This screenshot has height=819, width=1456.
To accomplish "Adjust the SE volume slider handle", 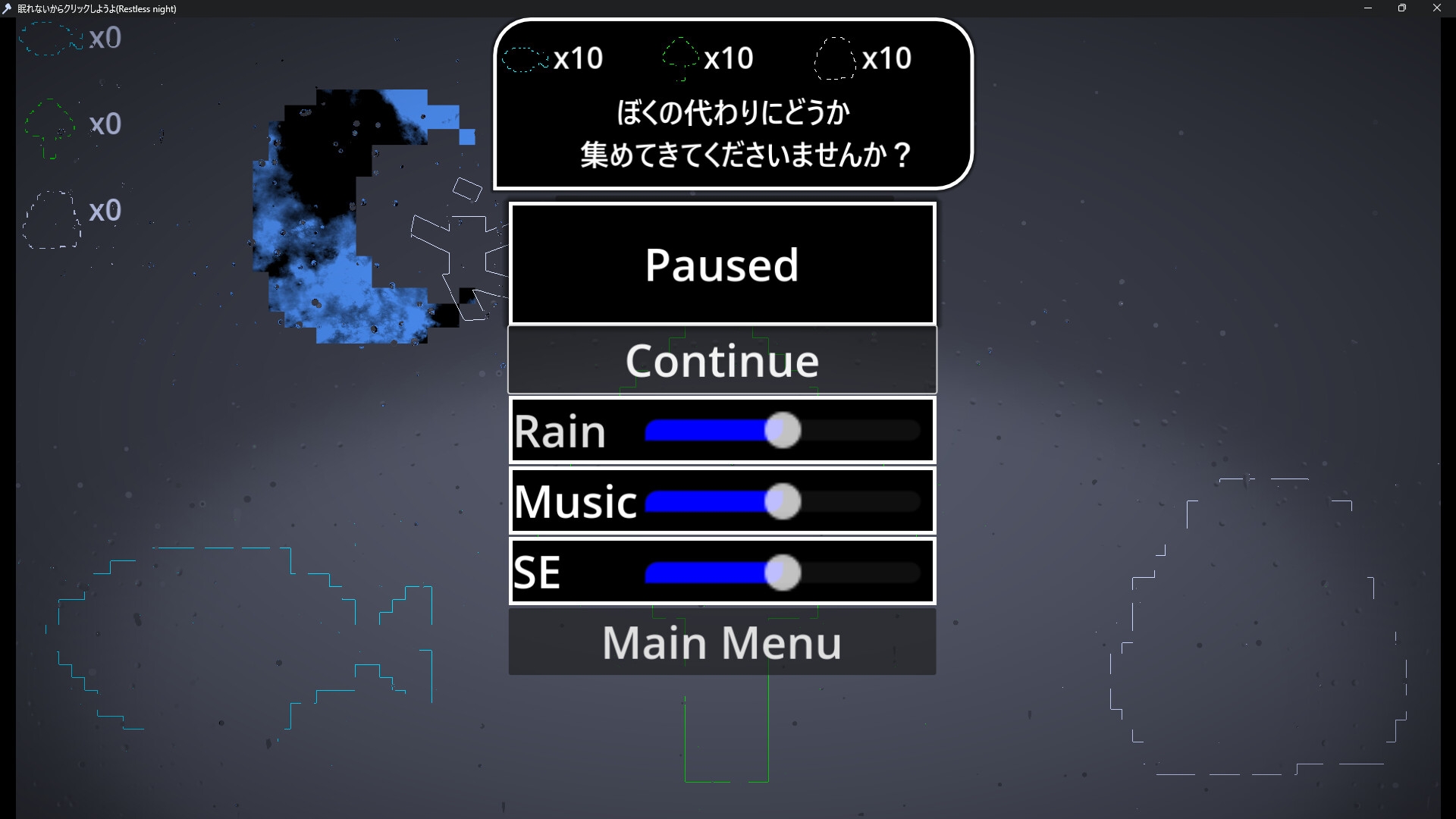I will pyautogui.click(x=782, y=573).
